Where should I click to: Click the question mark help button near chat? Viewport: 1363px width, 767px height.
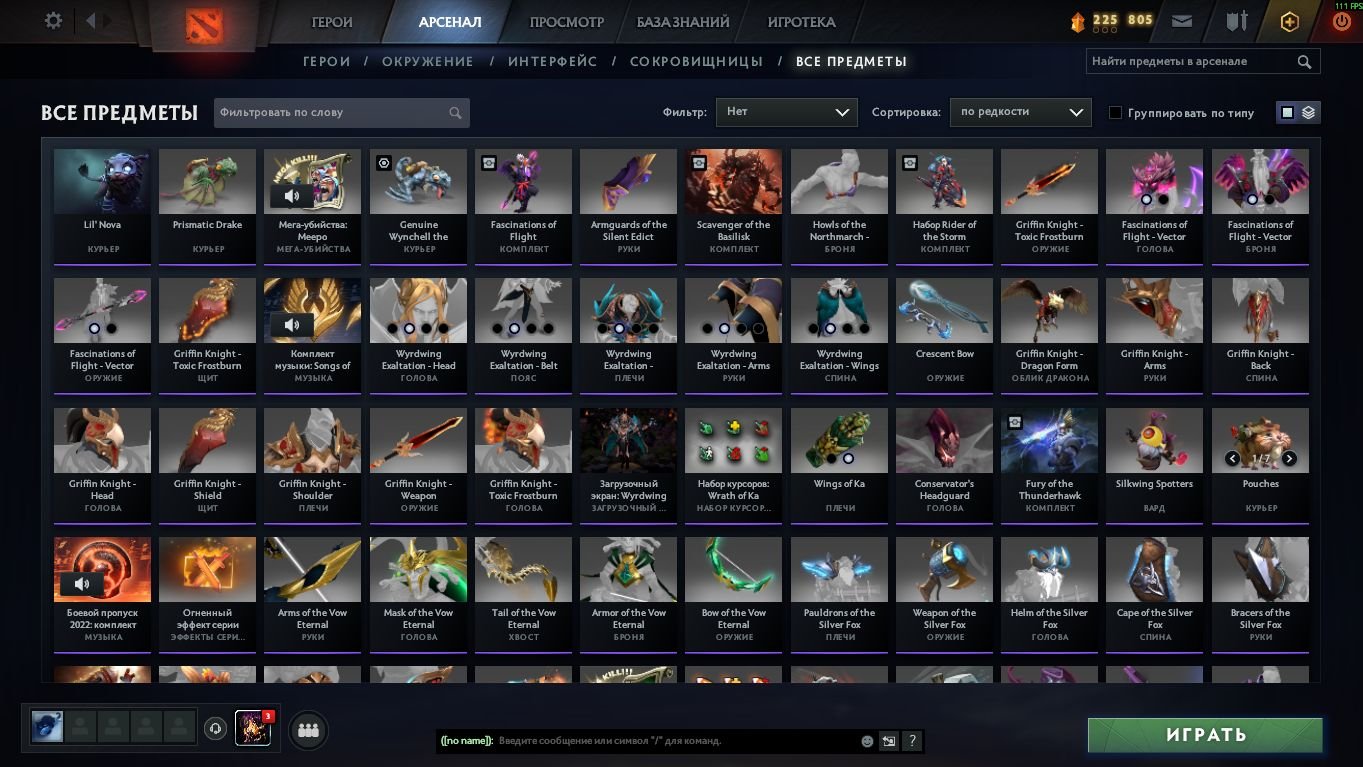911,741
